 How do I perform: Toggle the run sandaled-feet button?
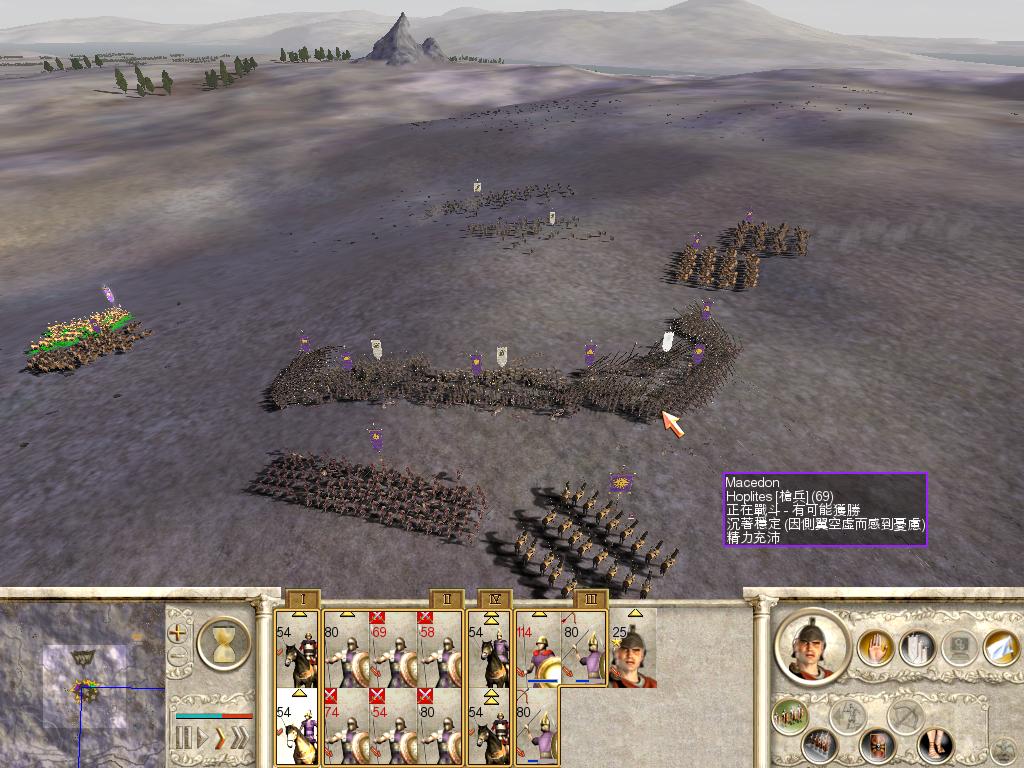click(x=934, y=745)
